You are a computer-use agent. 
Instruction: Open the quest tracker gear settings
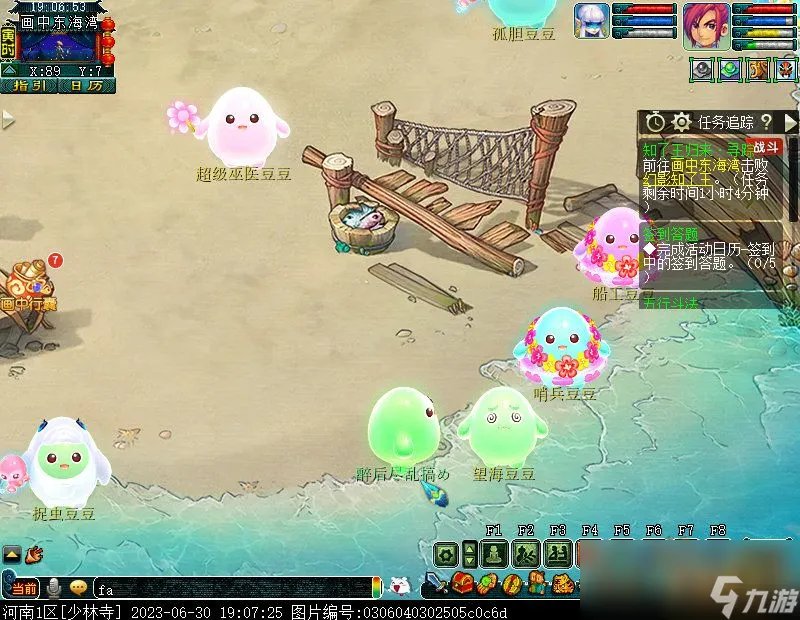682,122
